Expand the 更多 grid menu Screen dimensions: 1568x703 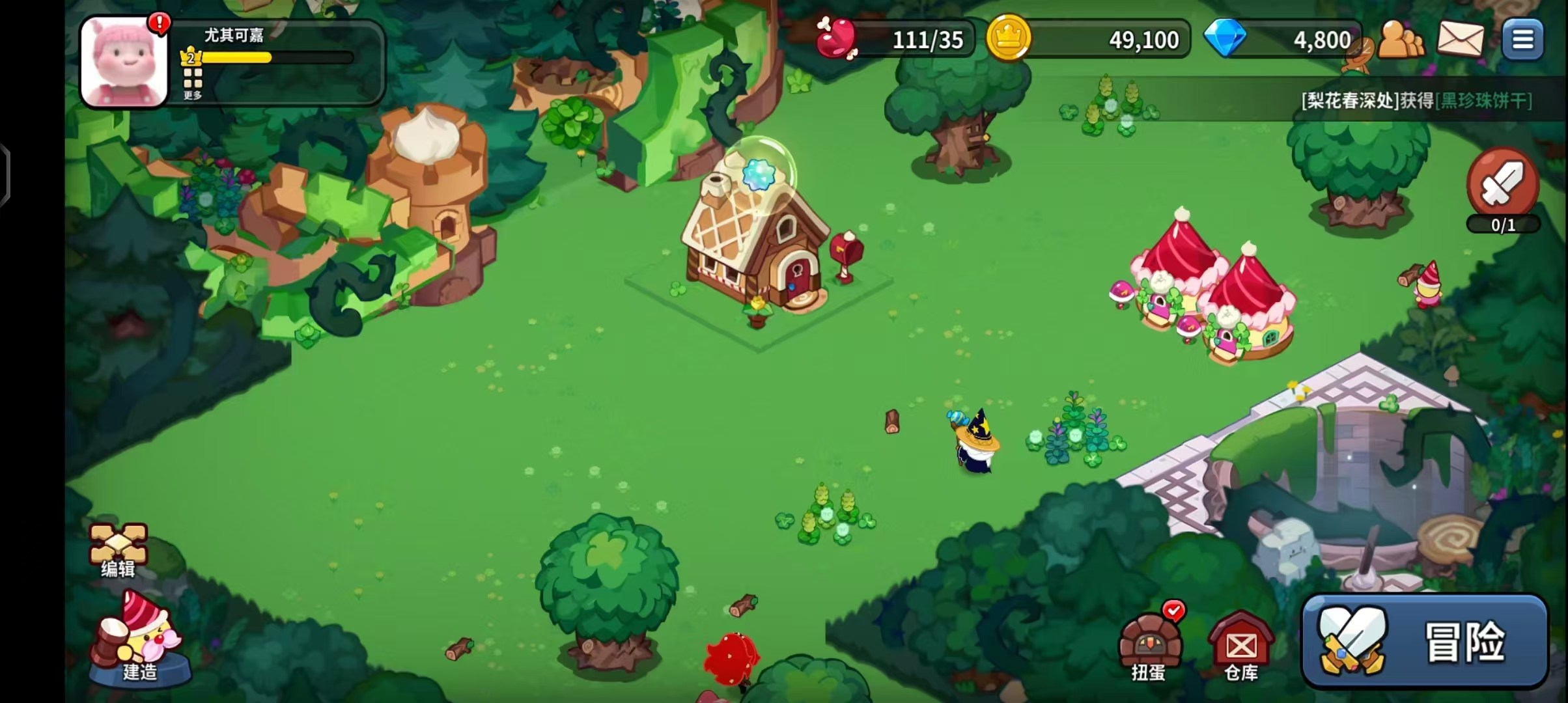pos(193,83)
